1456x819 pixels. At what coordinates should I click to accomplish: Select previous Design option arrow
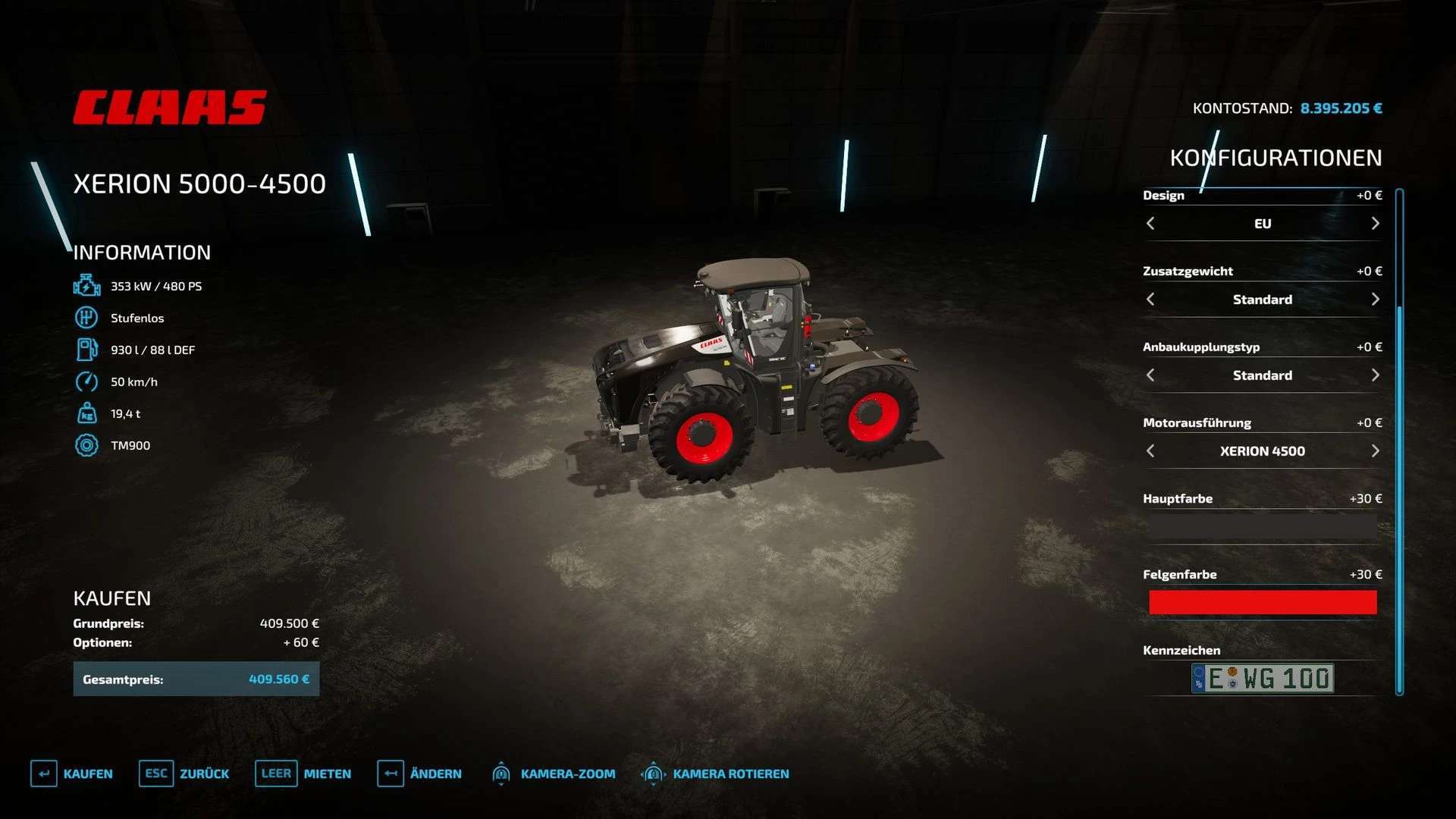coord(1150,224)
